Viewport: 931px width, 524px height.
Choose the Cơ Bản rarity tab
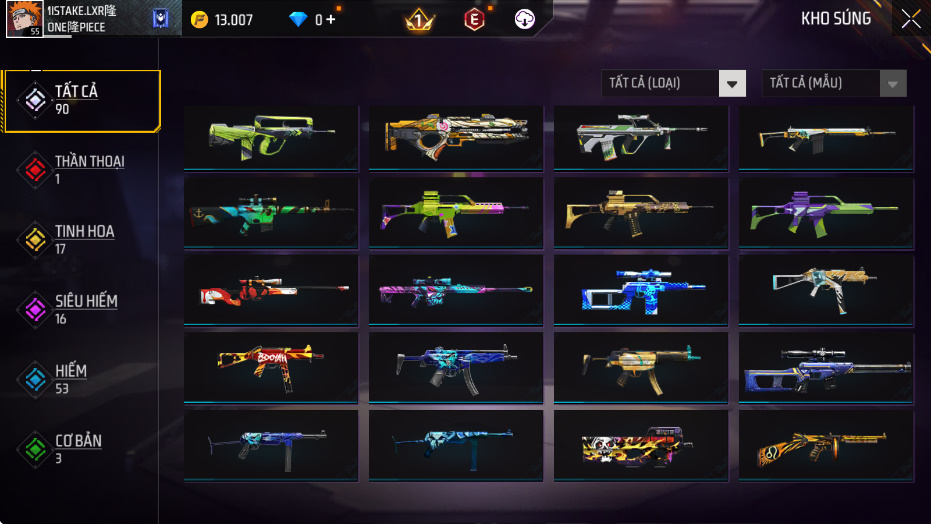(x=80, y=448)
